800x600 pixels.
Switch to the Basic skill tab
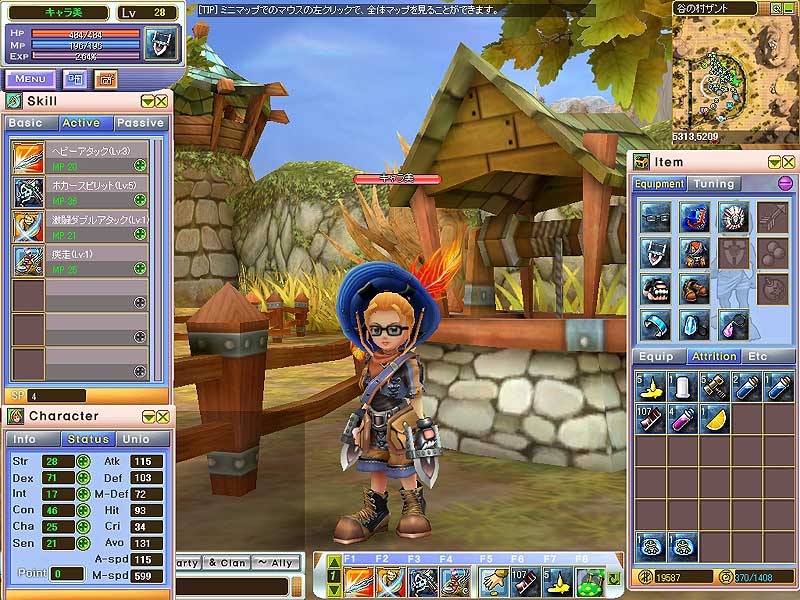click(x=29, y=123)
